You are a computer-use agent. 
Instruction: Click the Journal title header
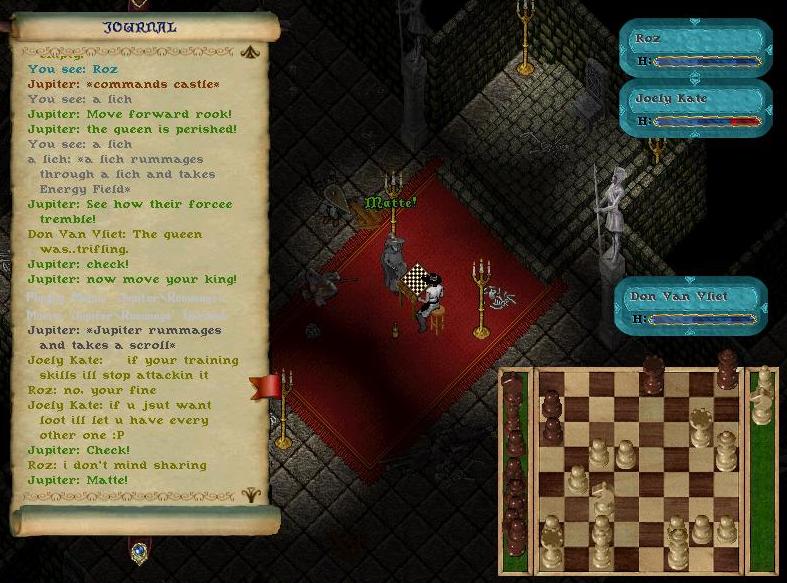[x=140, y=27]
